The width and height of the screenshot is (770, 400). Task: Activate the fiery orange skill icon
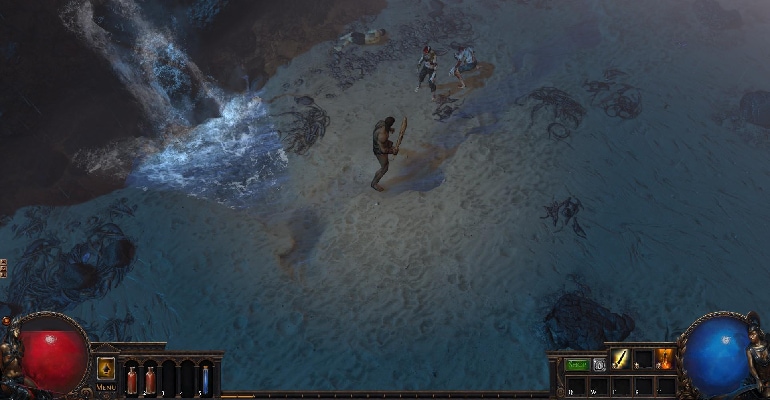click(x=664, y=359)
